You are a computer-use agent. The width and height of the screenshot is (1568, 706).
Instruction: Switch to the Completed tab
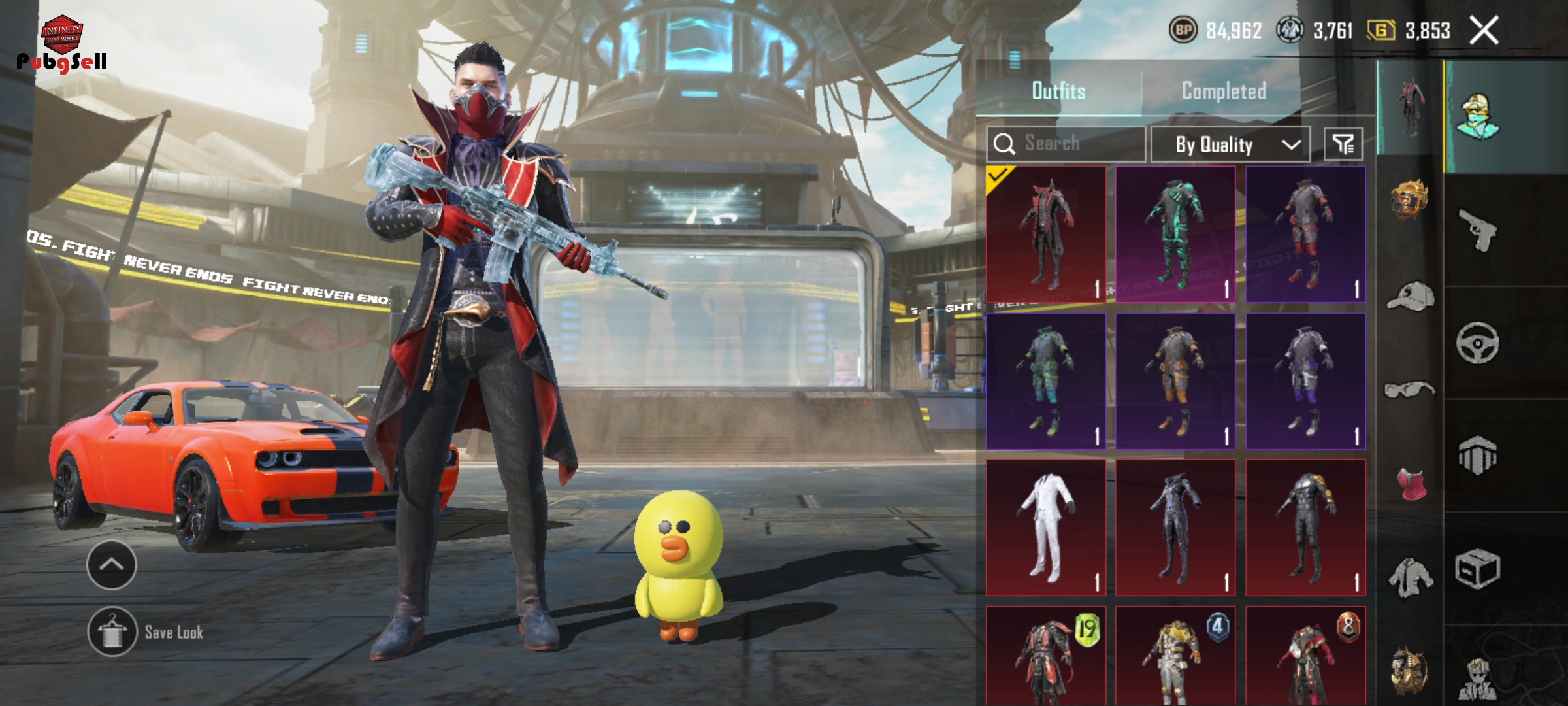[x=1224, y=92]
